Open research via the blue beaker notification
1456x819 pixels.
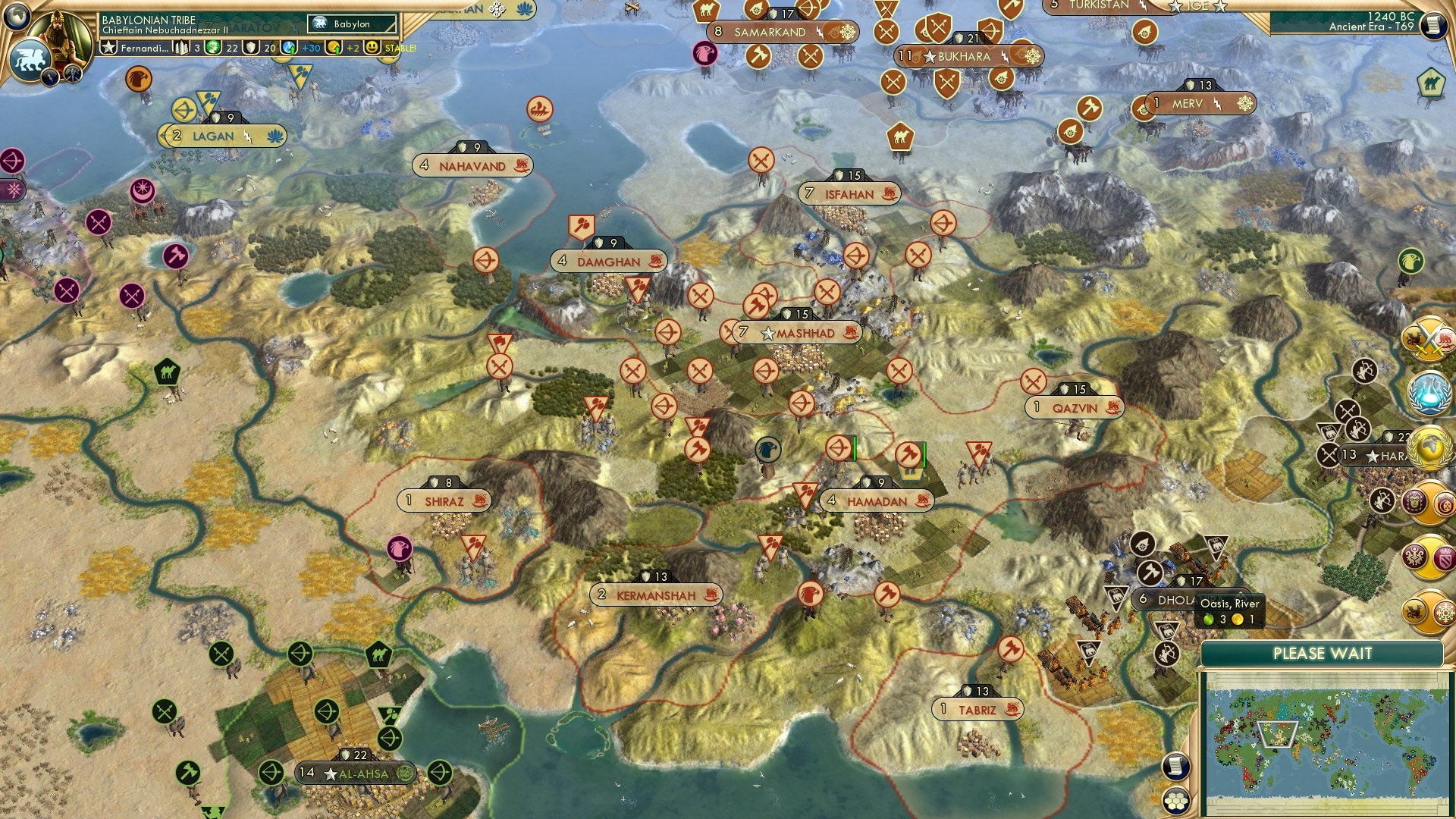[x=1428, y=393]
